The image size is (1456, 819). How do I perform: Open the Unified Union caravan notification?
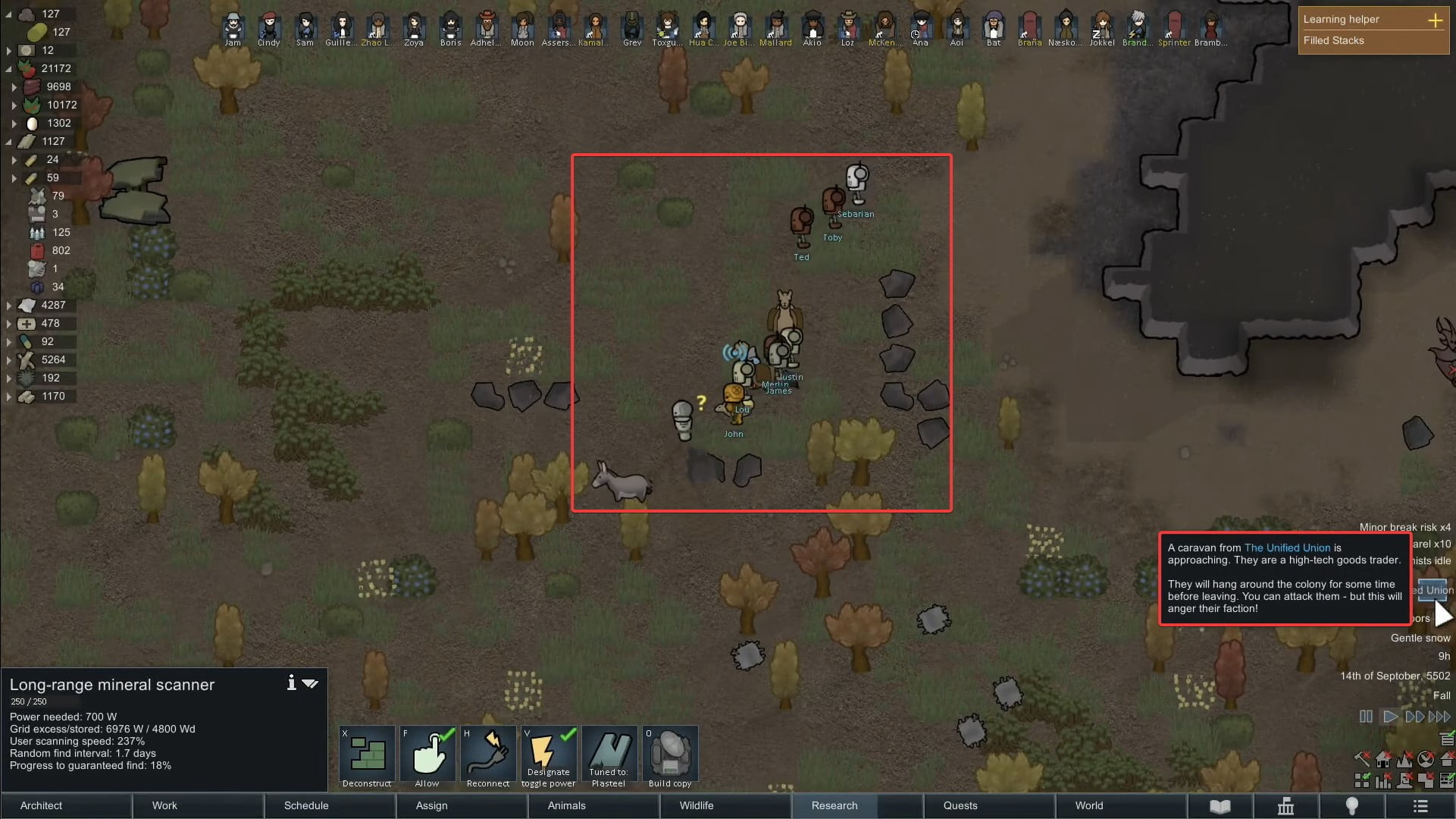(x=1433, y=590)
